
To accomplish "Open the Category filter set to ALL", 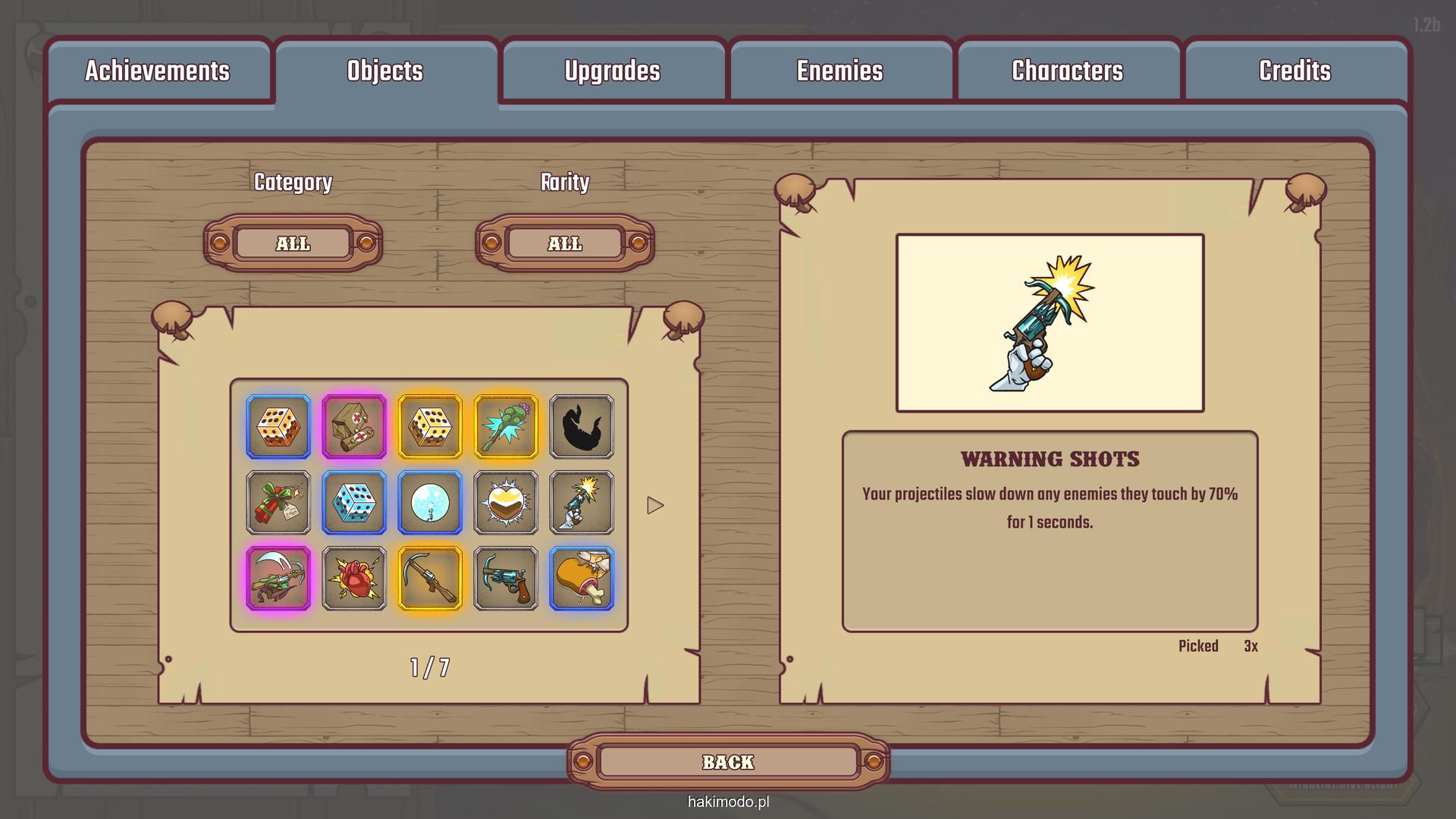I will click(x=293, y=243).
